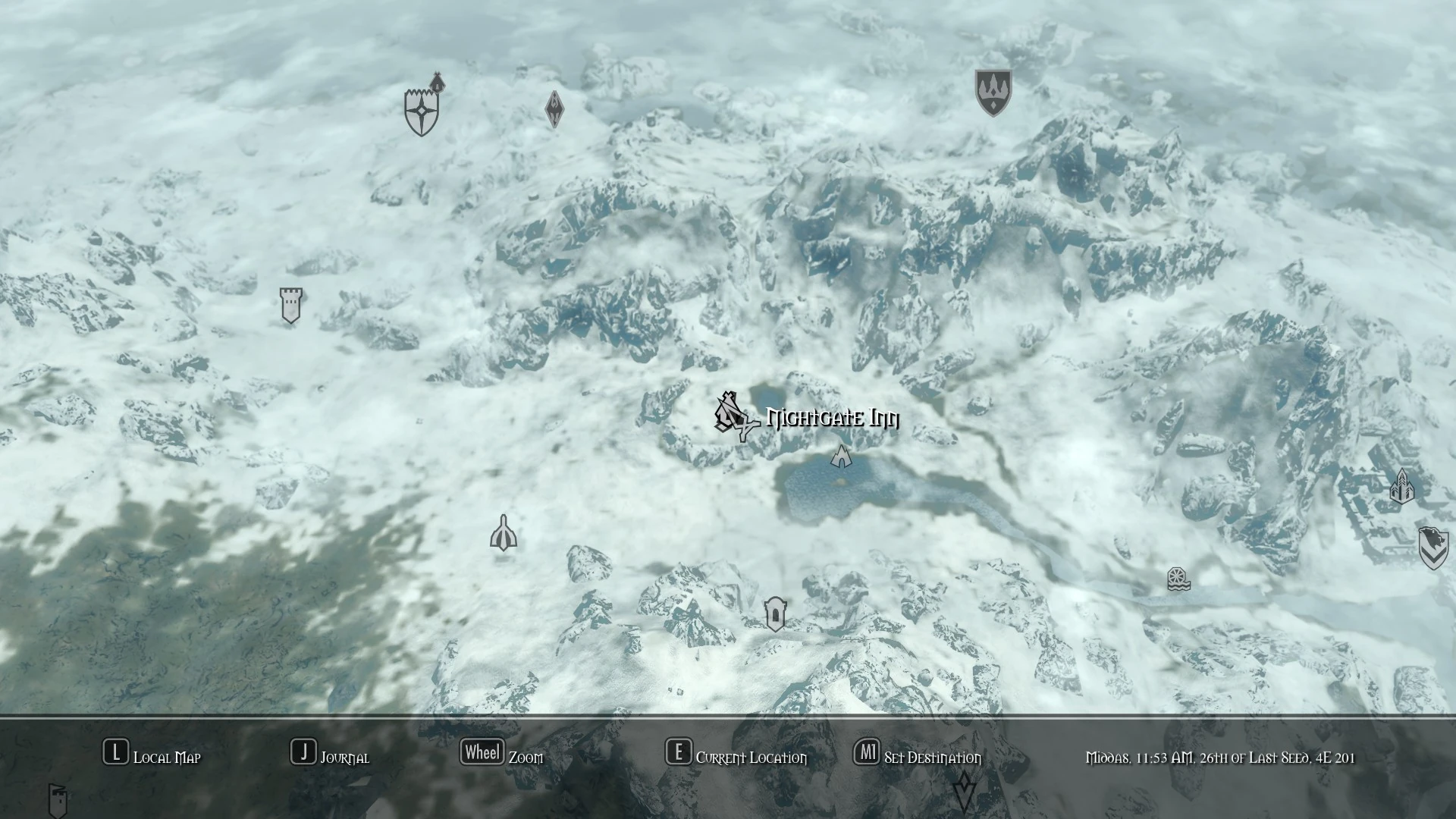Image resolution: width=1456 pixels, height=819 pixels.
Task: Open the Local Map view
Action: (115, 754)
